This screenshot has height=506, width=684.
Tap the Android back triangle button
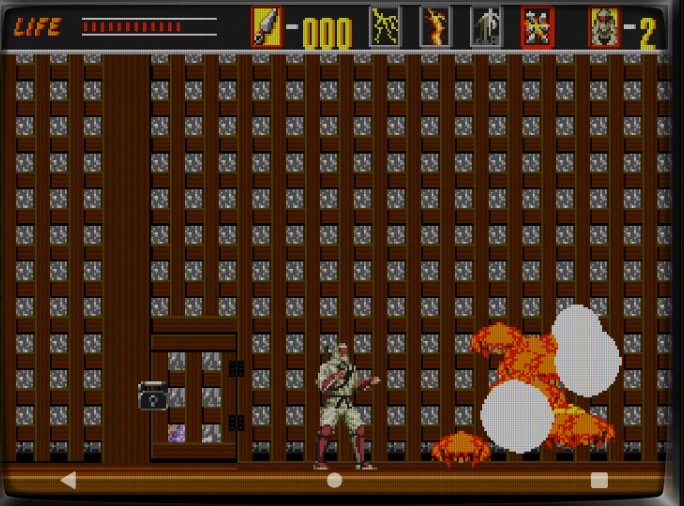click(x=68, y=480)
